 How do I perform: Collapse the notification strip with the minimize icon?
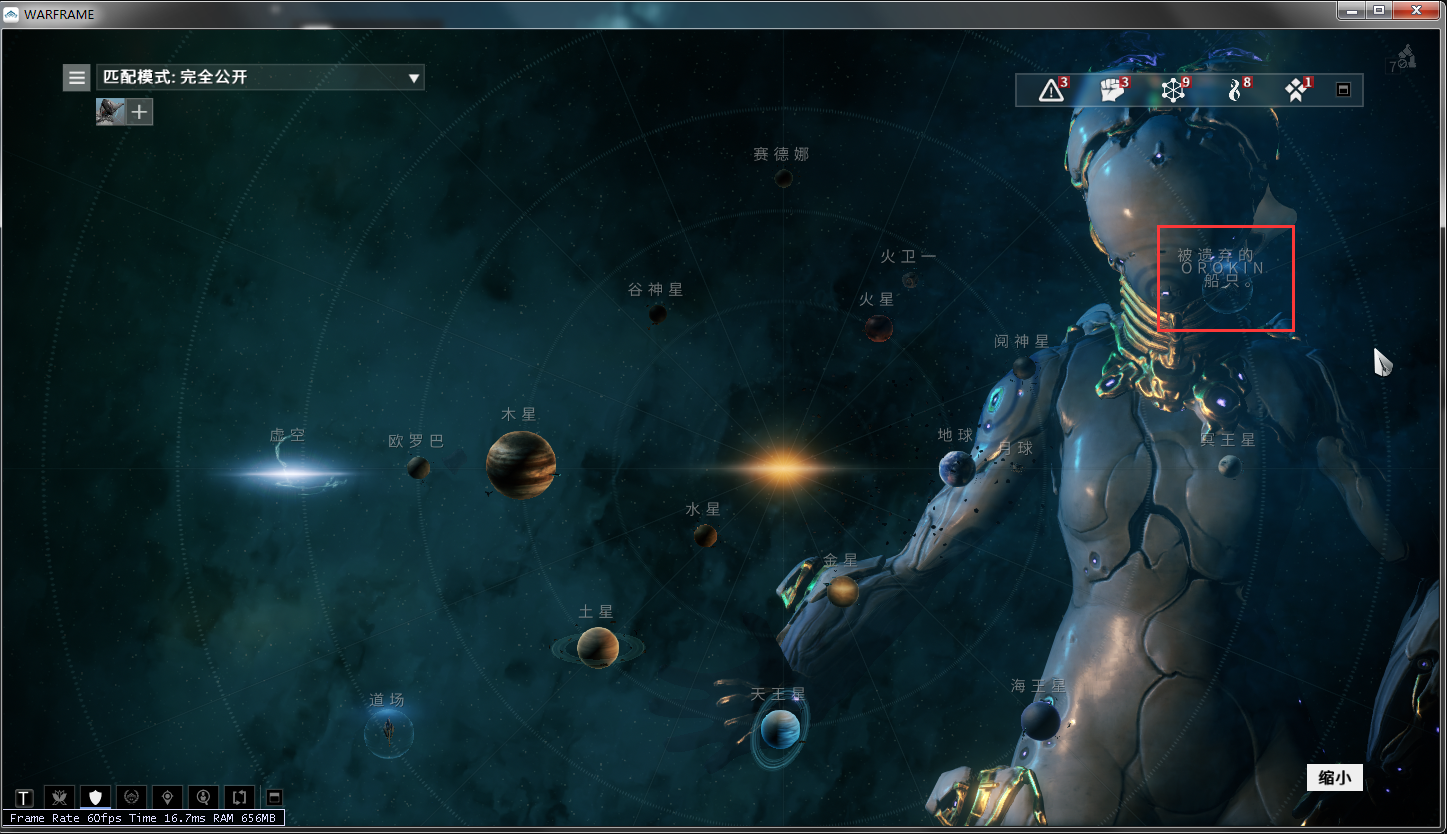(x=1343, y=89)
